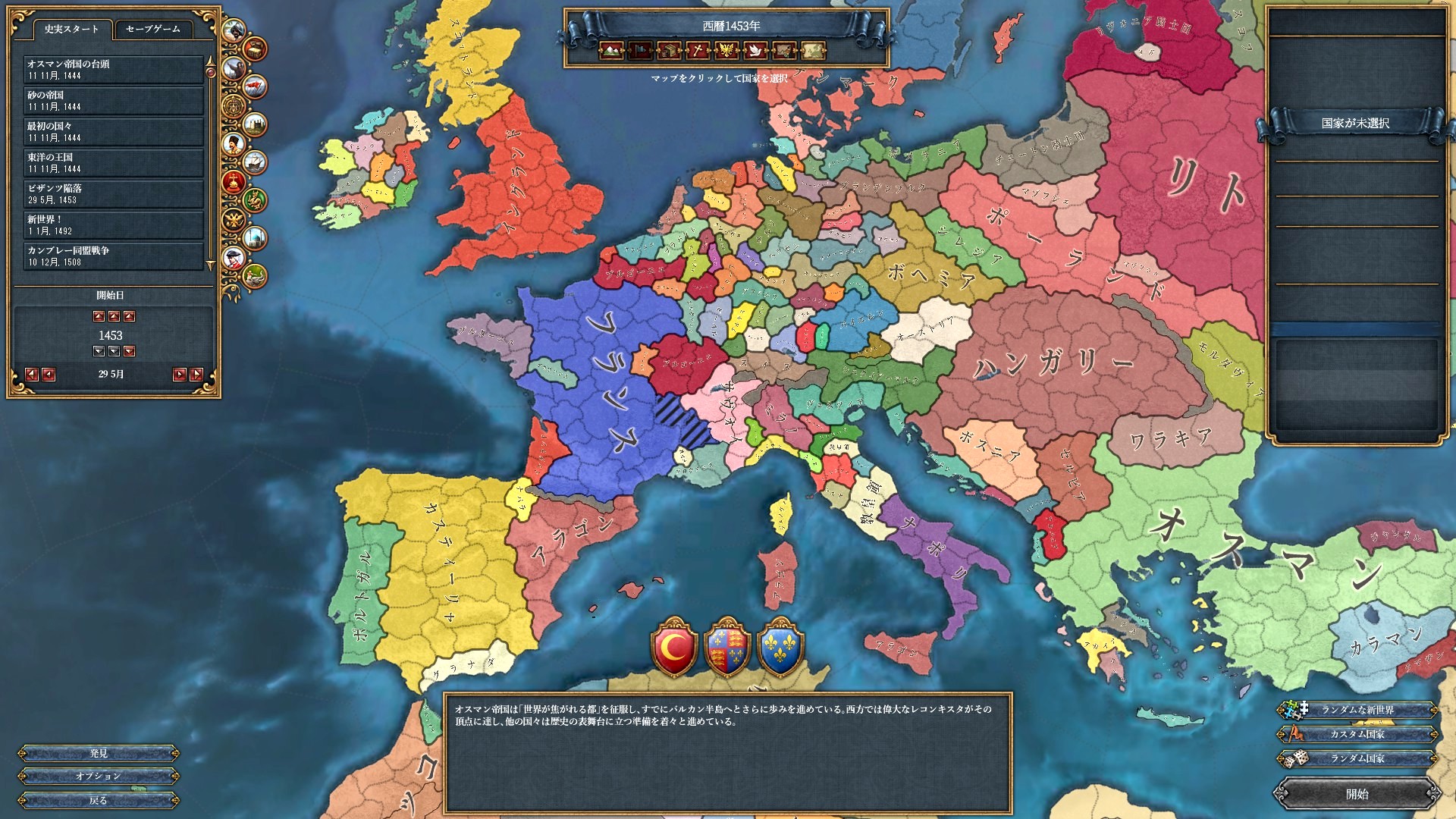The image size is (1456, 819).
Task: Choose France with the fleur-de-lis shield
Action: click(780, 648)
